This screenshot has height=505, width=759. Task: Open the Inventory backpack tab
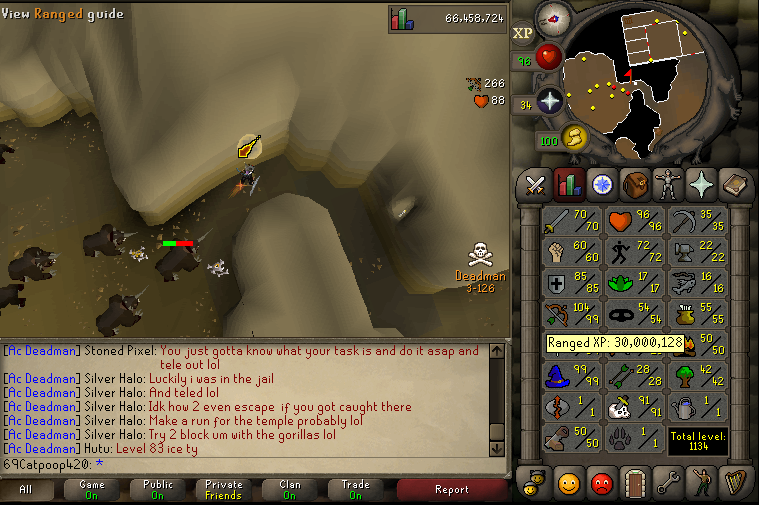point(634,184)
